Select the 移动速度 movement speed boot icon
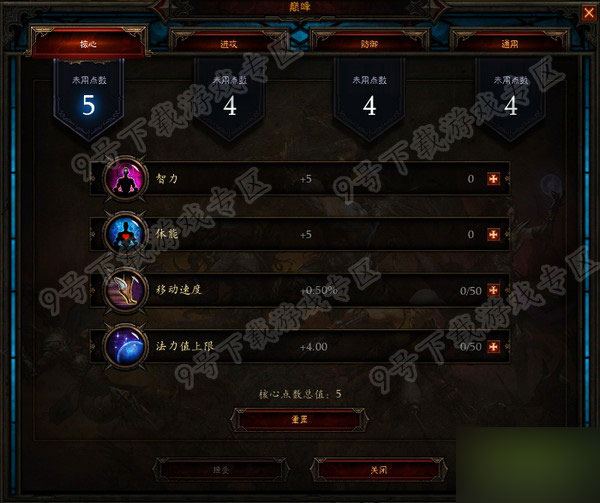The height and width of the screenshot is (503, 600). 124,290
